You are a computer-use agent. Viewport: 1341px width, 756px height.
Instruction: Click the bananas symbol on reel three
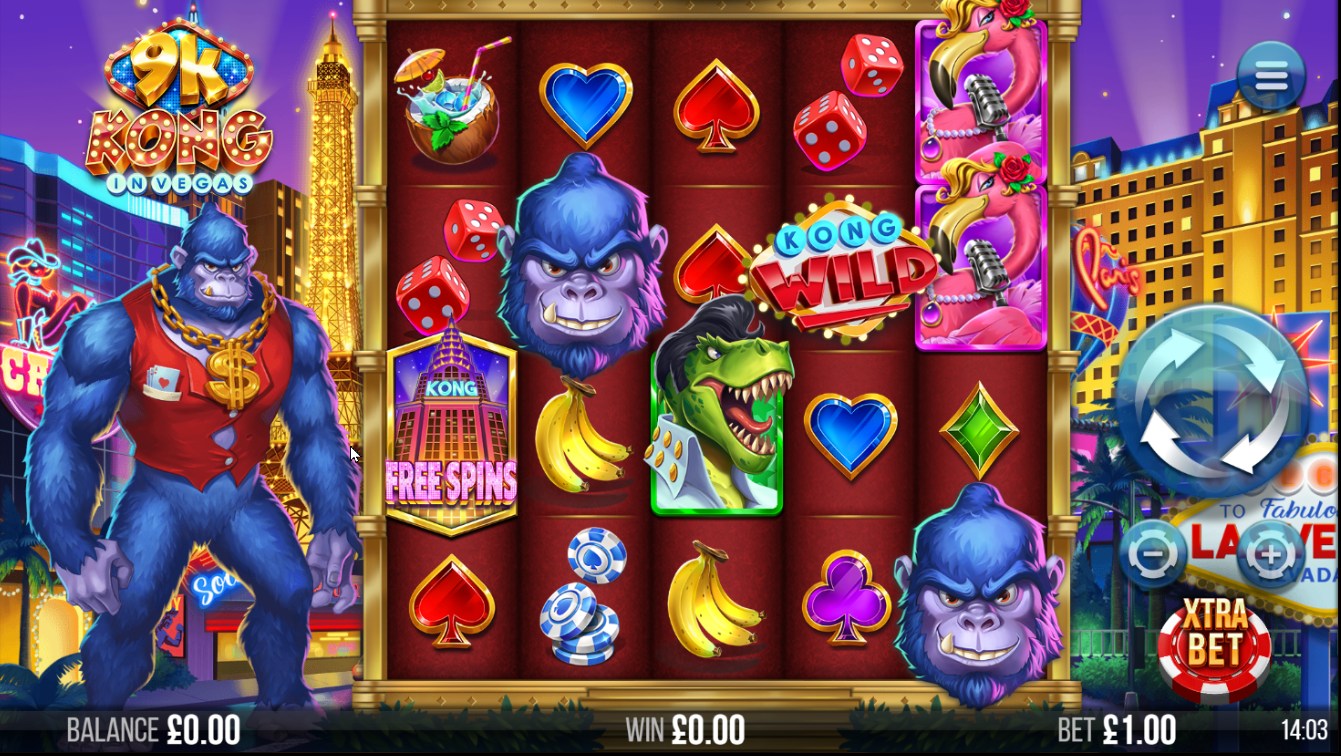pyautogui.click(x=716, y=600)
